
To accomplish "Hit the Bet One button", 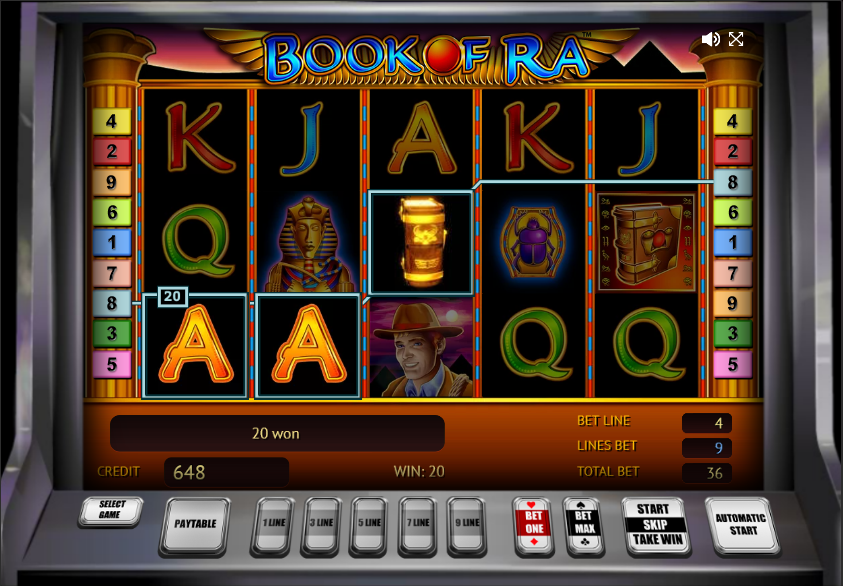I will [532, 523].
